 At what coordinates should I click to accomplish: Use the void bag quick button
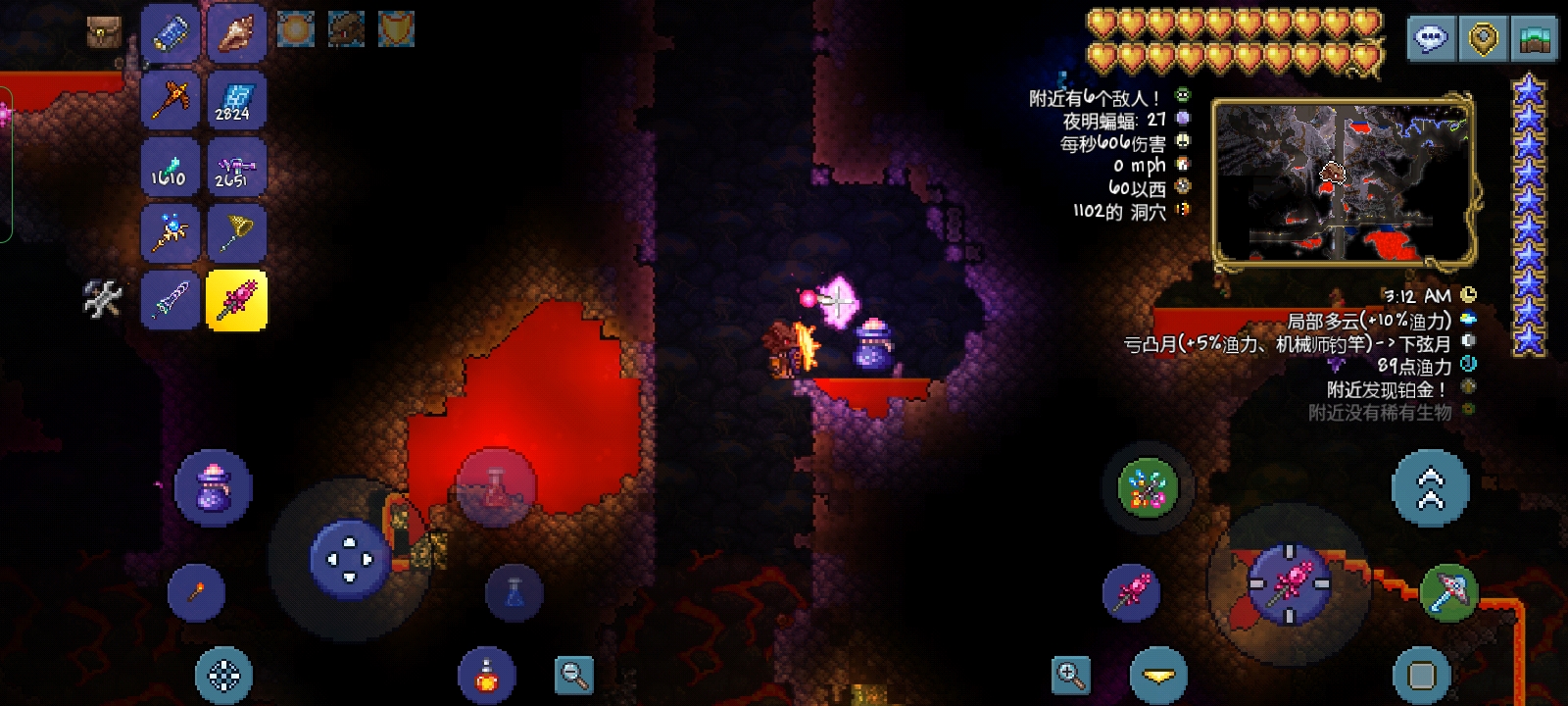213,487
